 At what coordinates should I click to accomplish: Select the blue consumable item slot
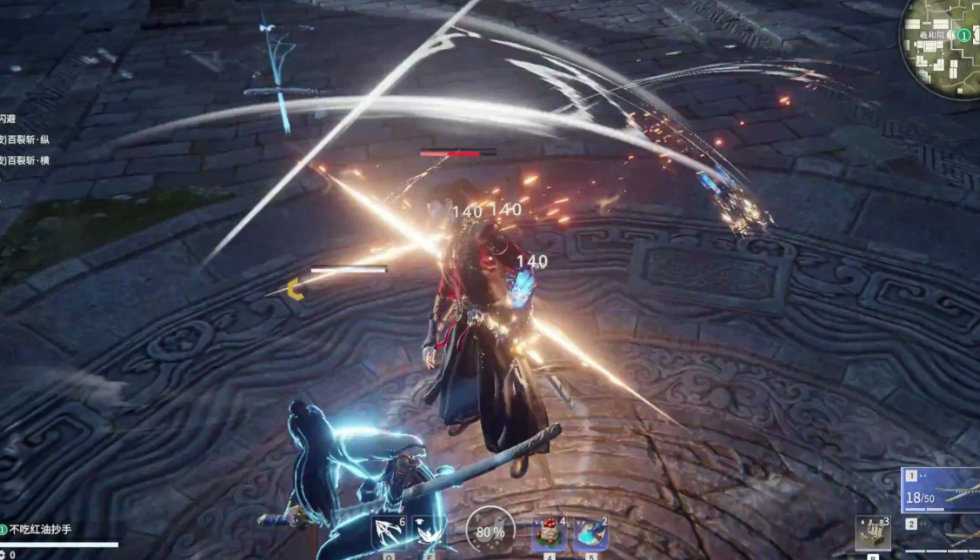click(590, 533)
